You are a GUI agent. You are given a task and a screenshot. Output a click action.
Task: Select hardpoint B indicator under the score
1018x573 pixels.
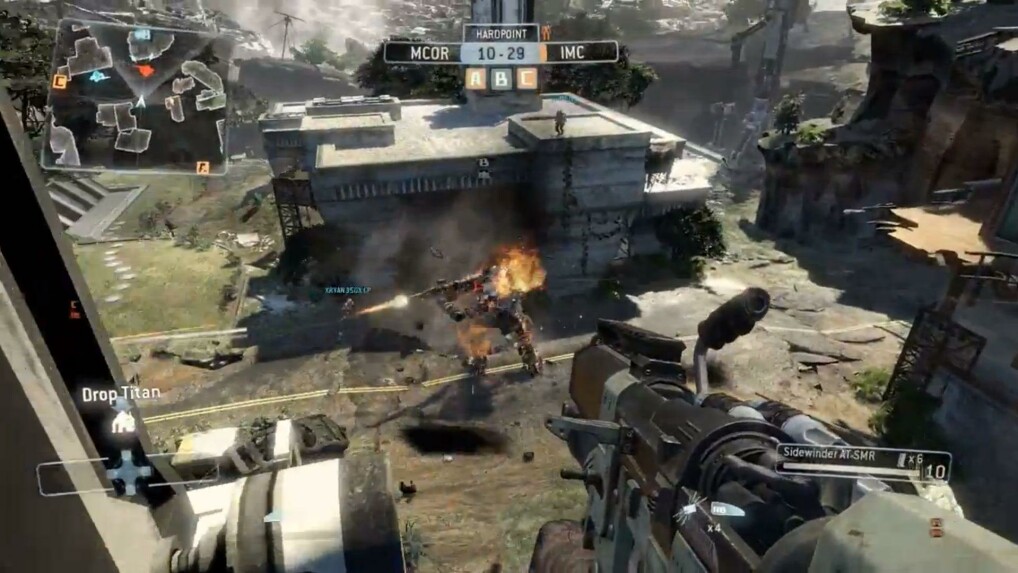tap(501, 78)
